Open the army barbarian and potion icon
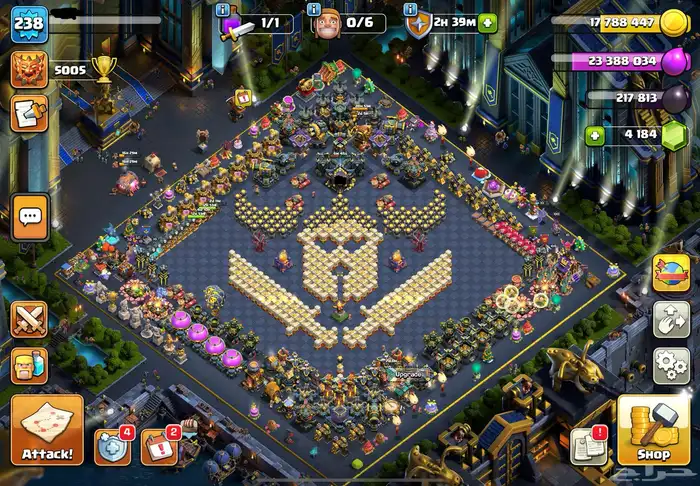 [30, 366]
